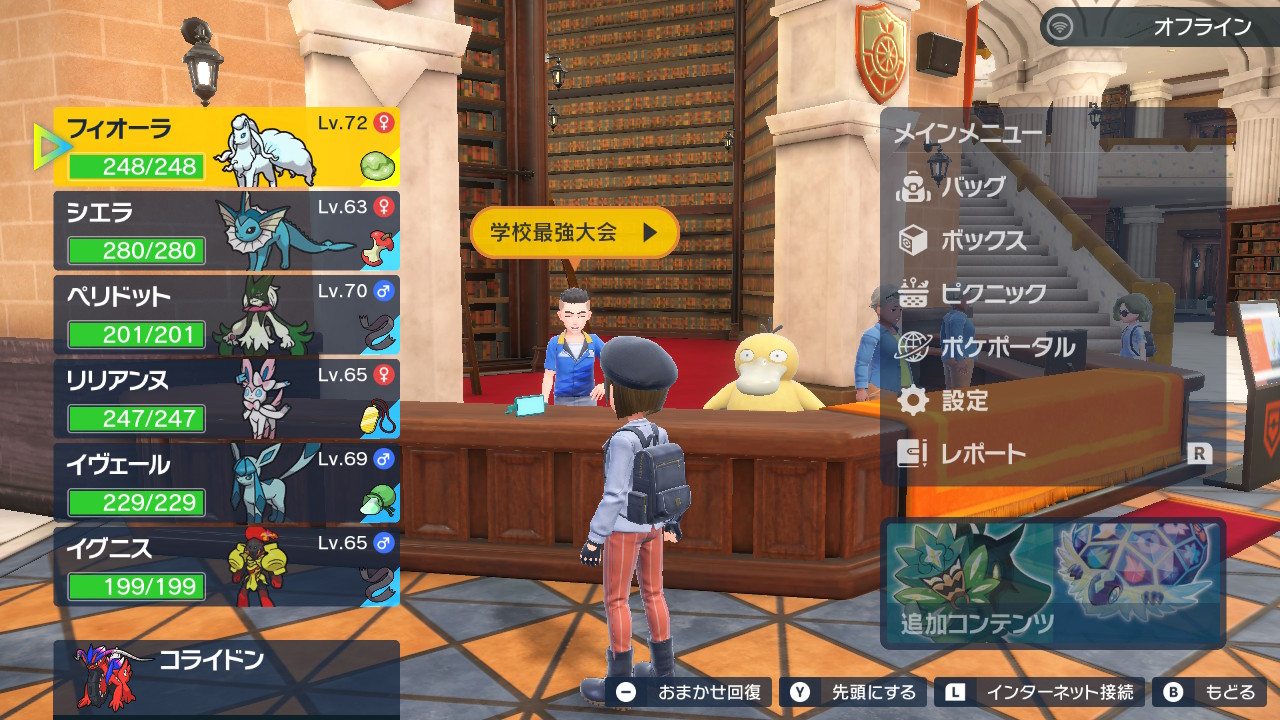Select ボックス (Boxes) in the main menu
Image resolution: width=1280 pixels, height=720 pixels.
point(983,241)
